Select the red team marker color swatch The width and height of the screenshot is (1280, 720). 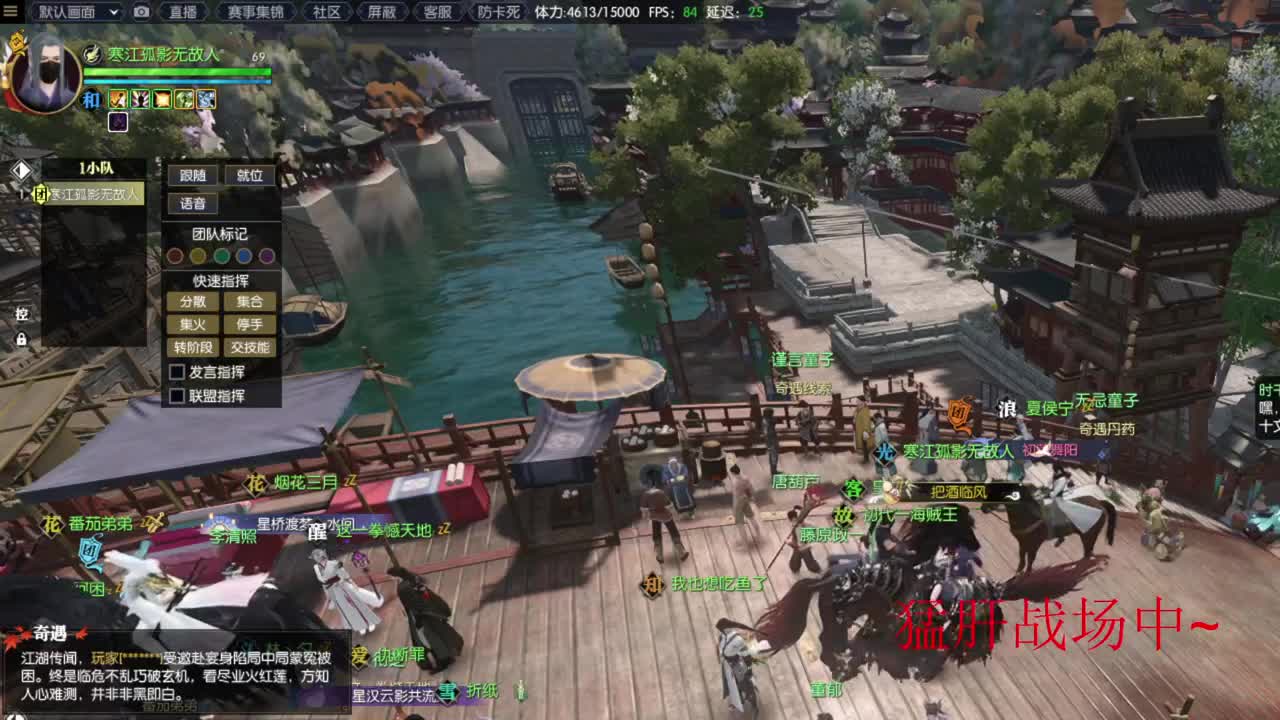tap(176, 256)
